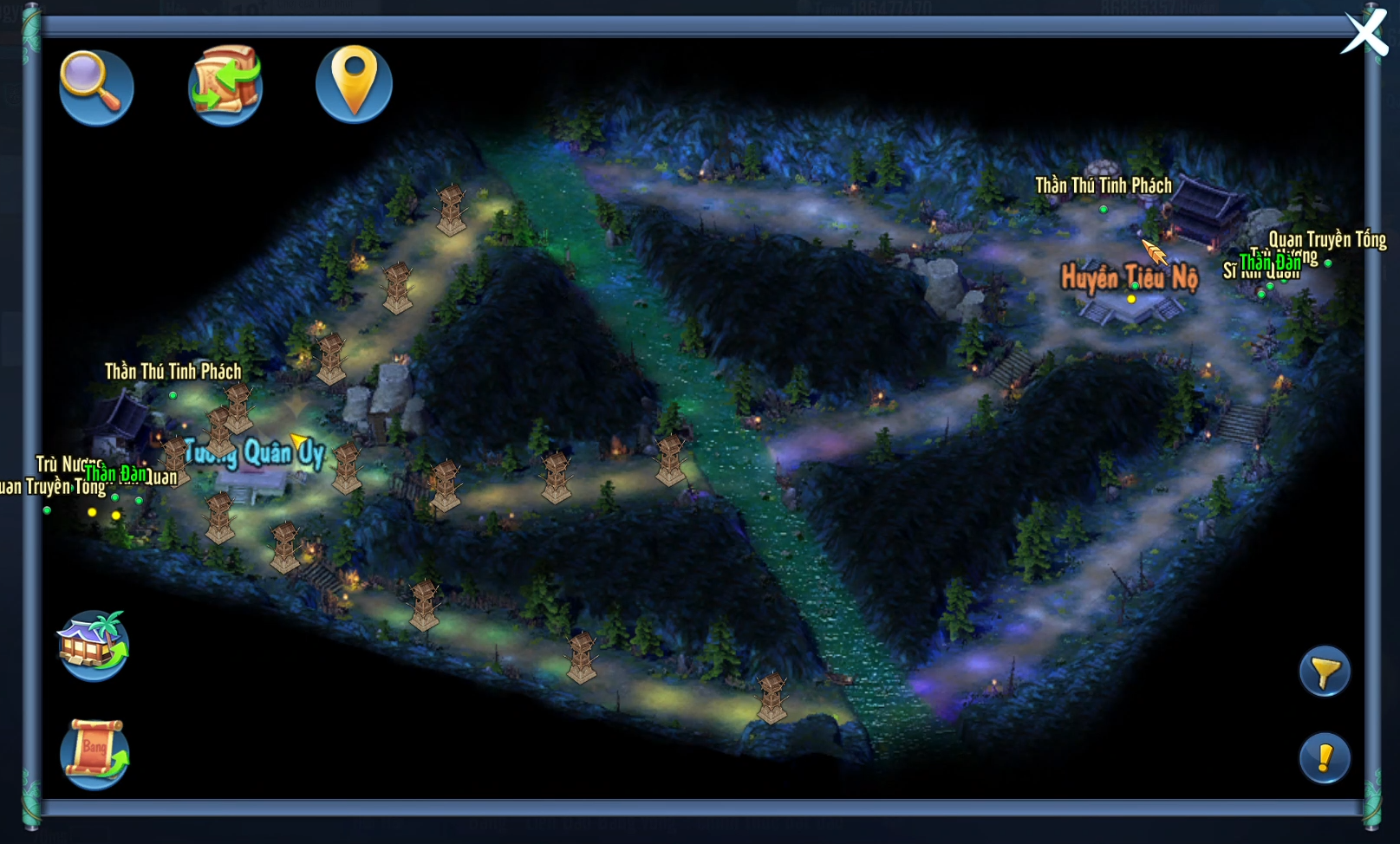Screen dimensions: 1400x844
Task: Open the magnifying glass search
Action: tap(95, 86)
